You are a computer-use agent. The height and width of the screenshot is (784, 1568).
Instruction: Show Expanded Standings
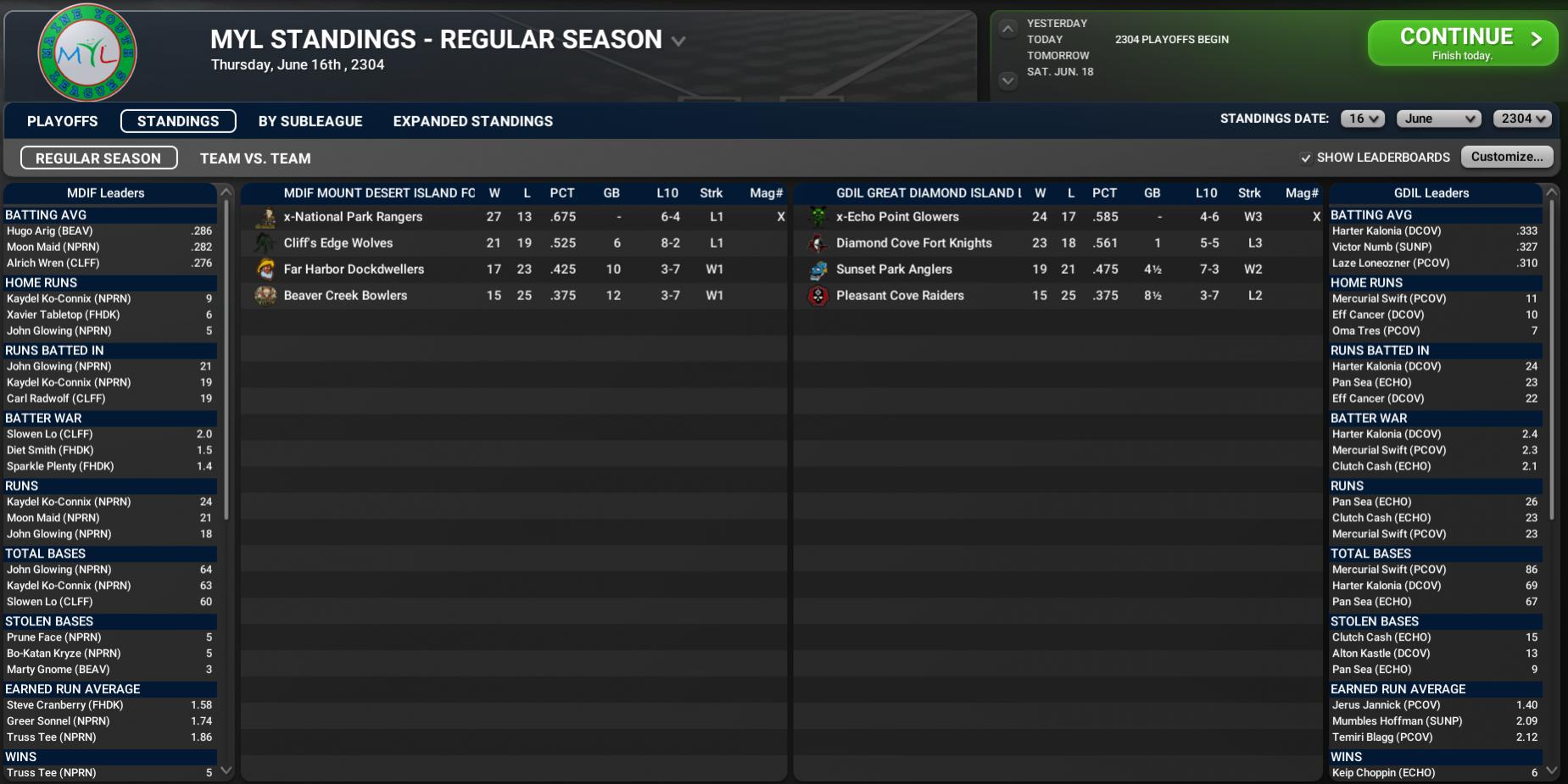click(472, 121)
